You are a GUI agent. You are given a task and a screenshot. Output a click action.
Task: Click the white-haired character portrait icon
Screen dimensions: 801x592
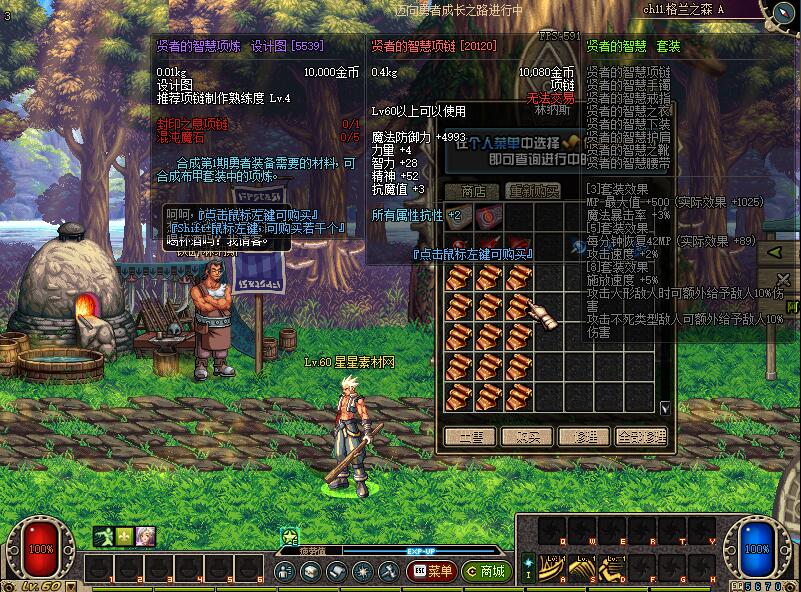[x=146, y=537]
